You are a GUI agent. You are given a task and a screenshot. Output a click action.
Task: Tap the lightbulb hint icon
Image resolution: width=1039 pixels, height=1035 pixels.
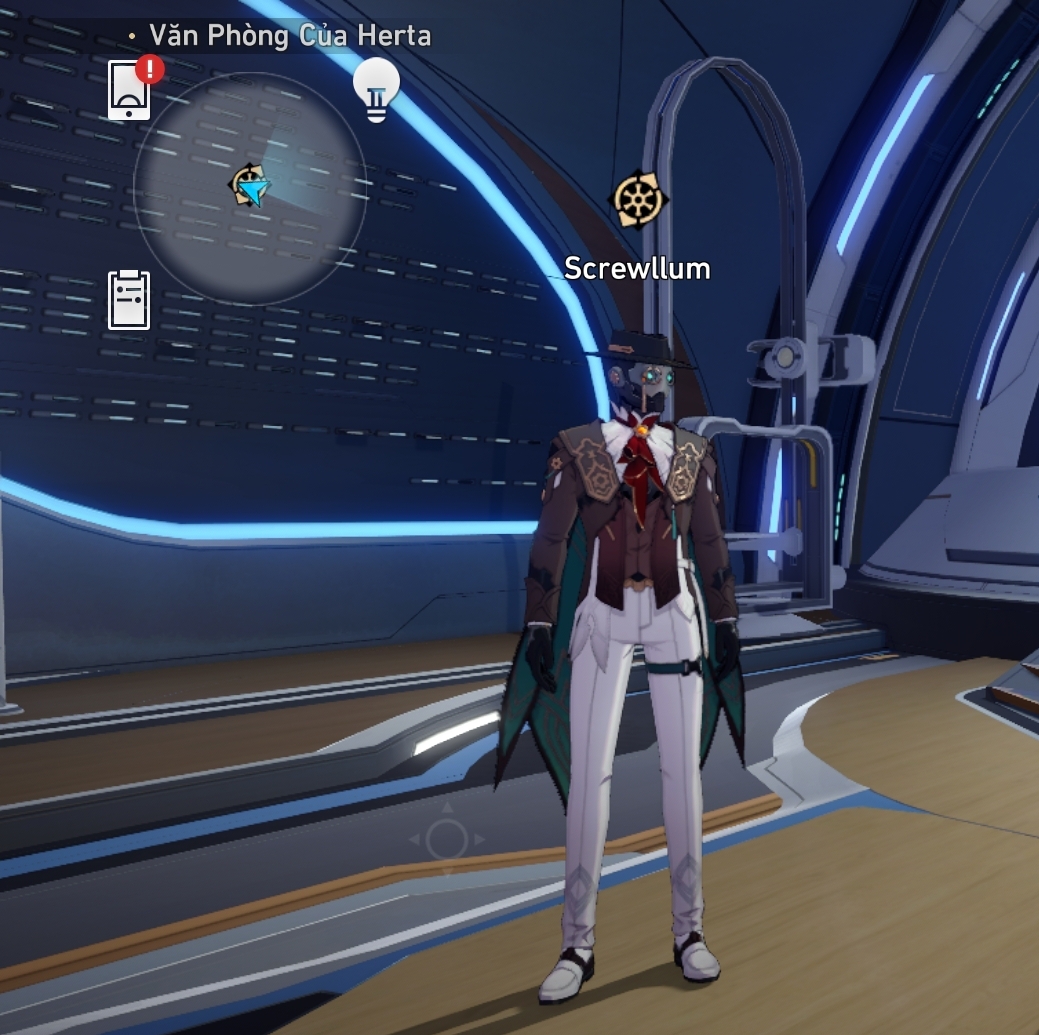376,89
